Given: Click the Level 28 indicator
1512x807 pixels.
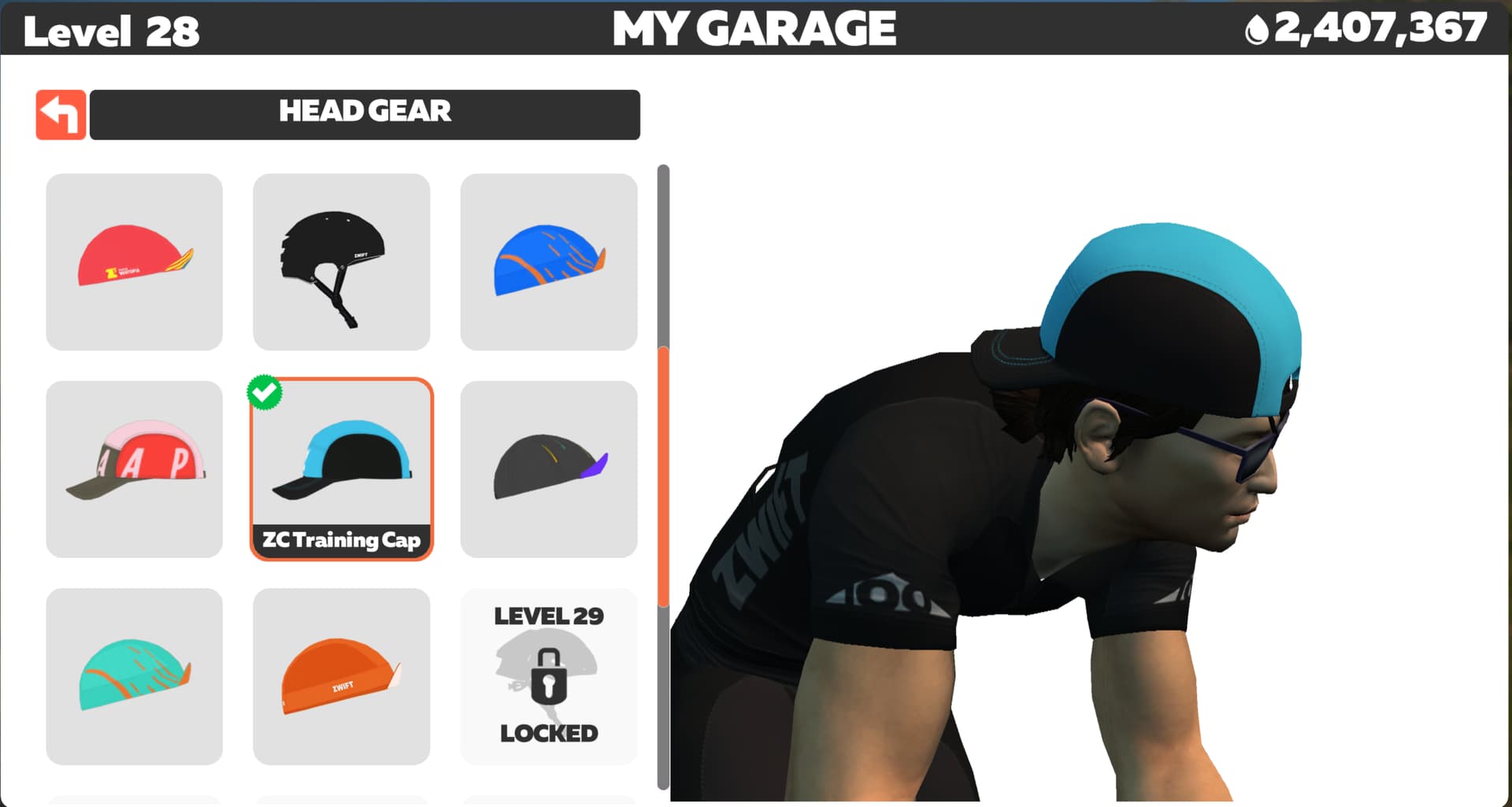Looking at the screenshot, I should (x=113, y=31).
